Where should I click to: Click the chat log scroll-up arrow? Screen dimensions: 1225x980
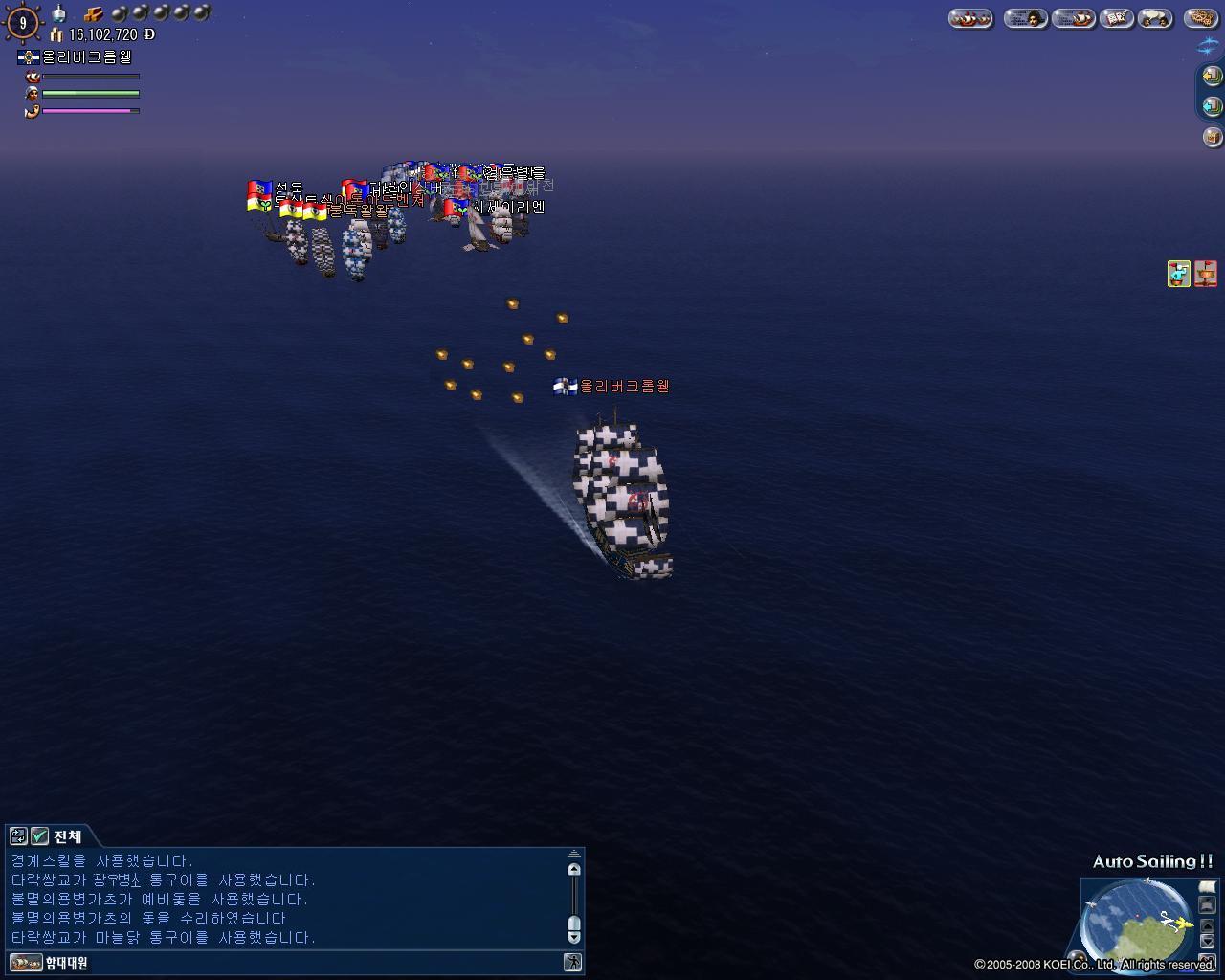574,869
